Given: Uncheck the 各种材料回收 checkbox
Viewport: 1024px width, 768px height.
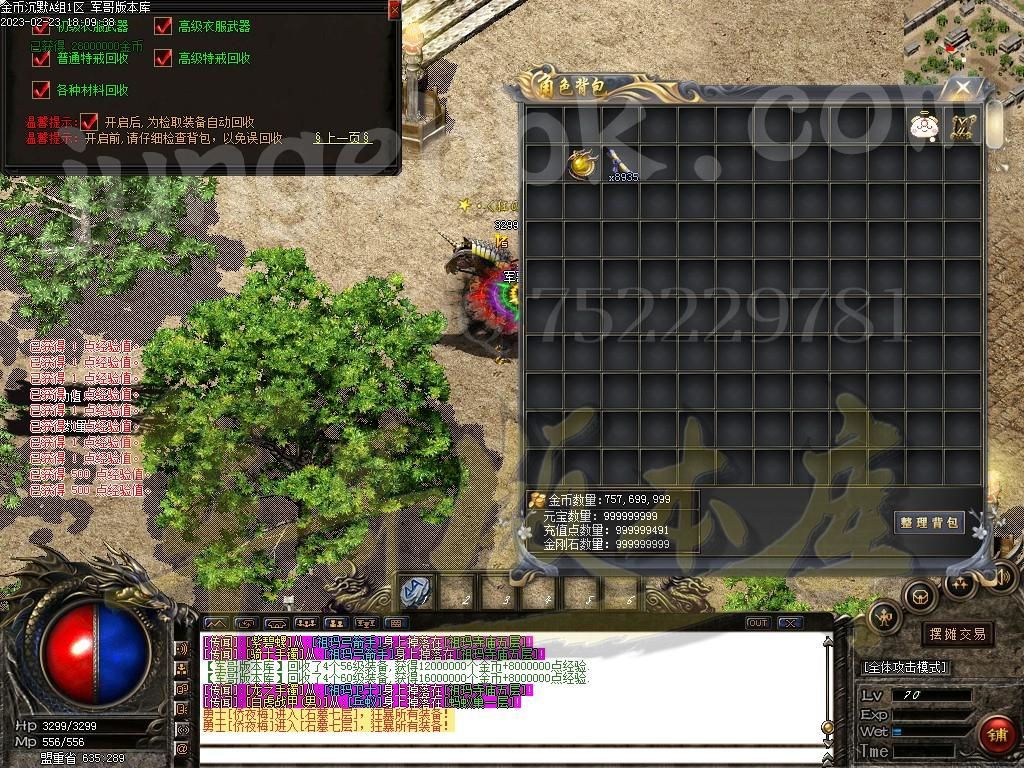Looking at the screenshot, I should coord(41,90).
